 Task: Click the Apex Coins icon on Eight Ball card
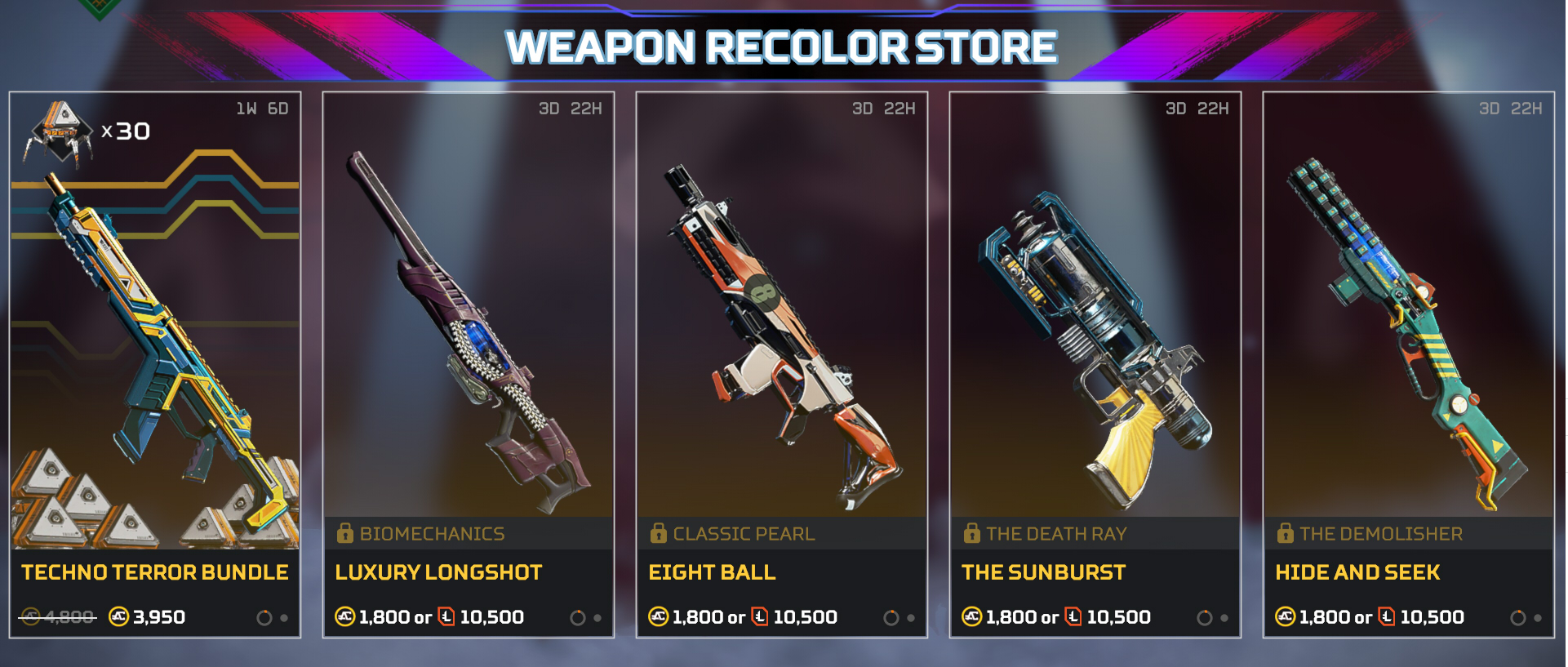[x=658, y=617]
